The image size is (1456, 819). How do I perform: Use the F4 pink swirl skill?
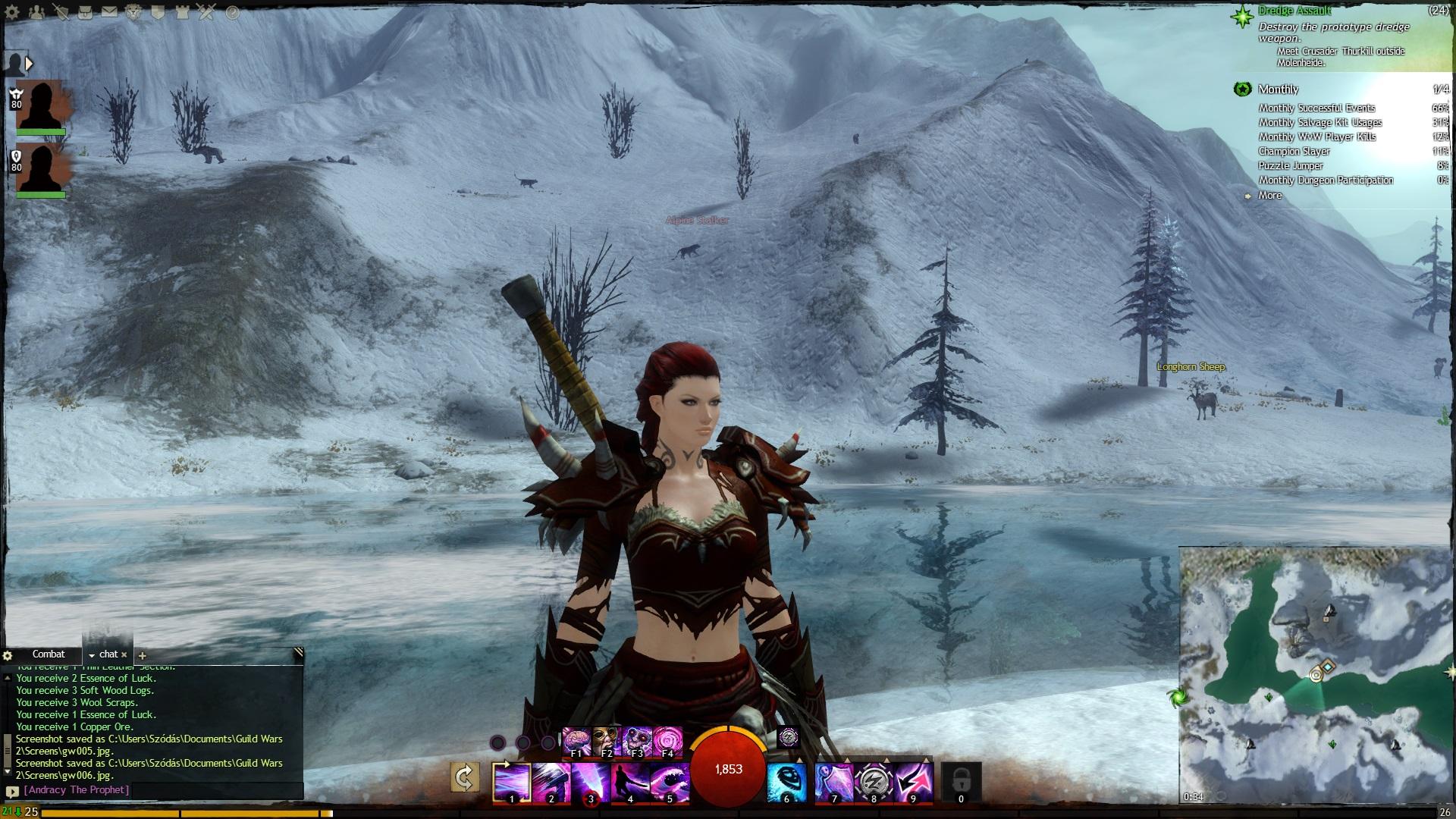pos(667,740)
